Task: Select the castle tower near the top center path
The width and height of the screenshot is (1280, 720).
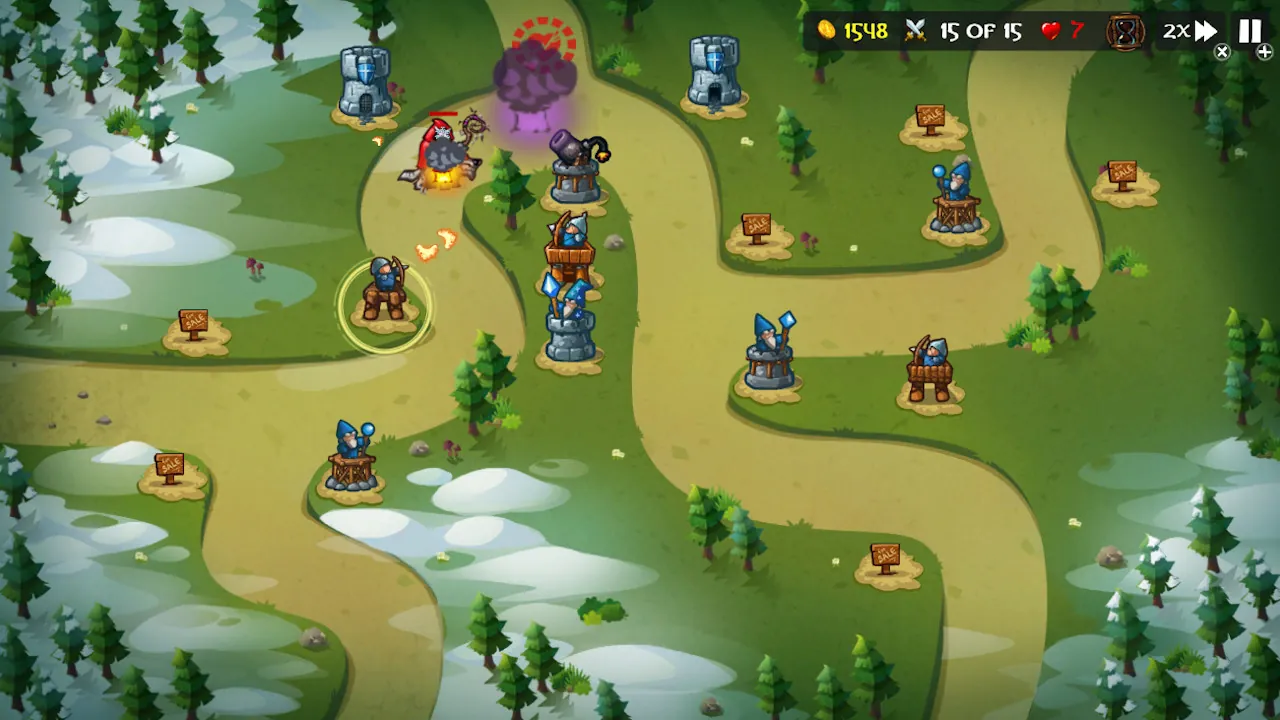Action: [715, 70]
